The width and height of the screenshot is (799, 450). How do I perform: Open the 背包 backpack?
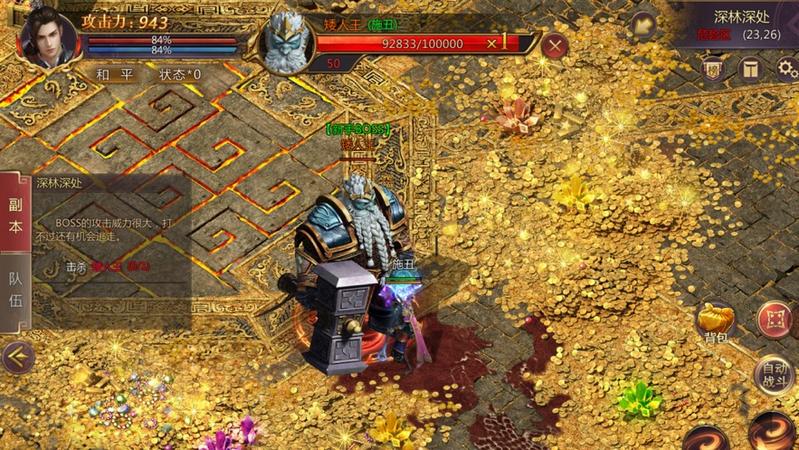click(x=715, y=323)
